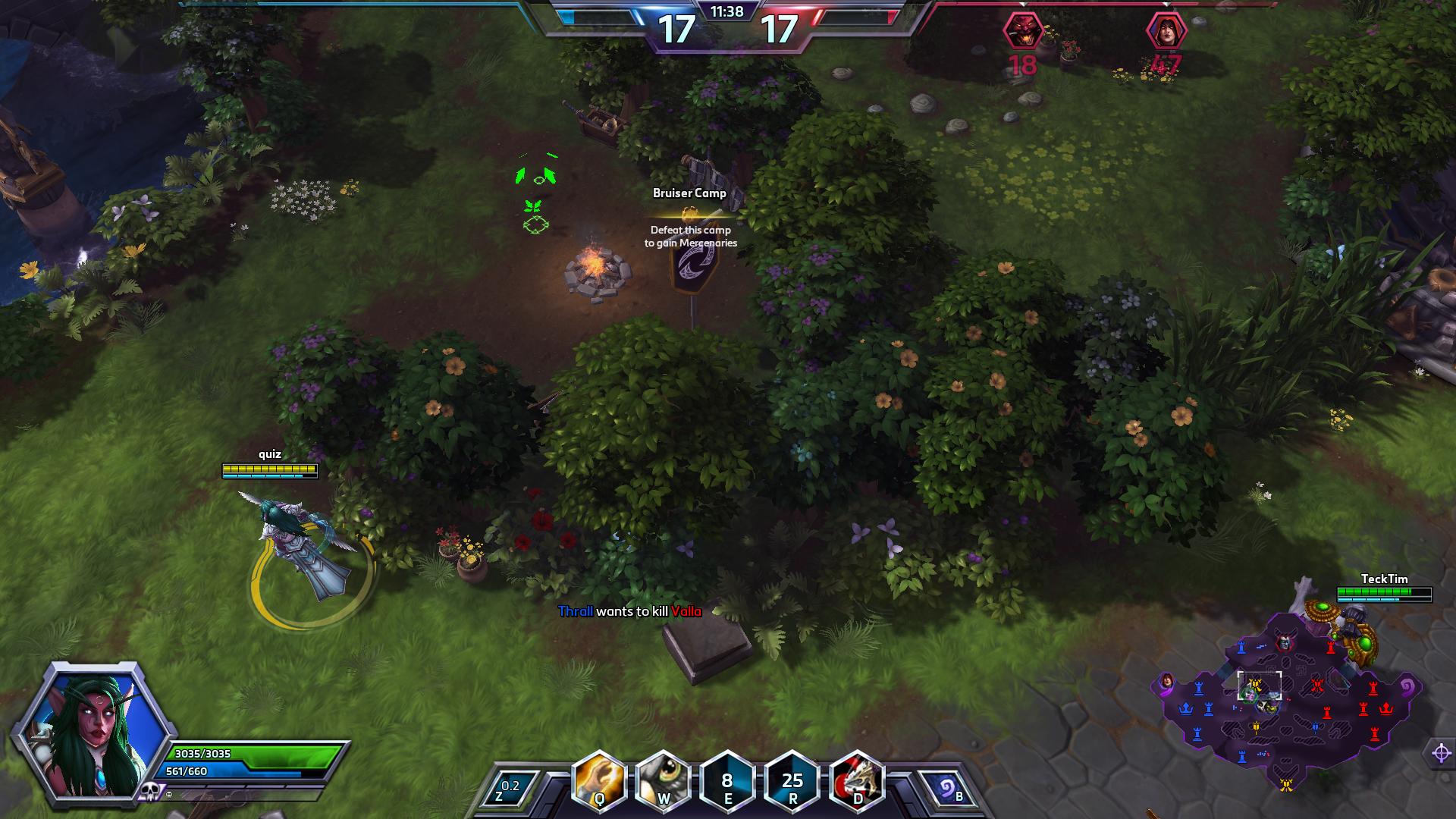
Task: Click the skull icon beside the portrait
Action: click(x=148, y=791)
